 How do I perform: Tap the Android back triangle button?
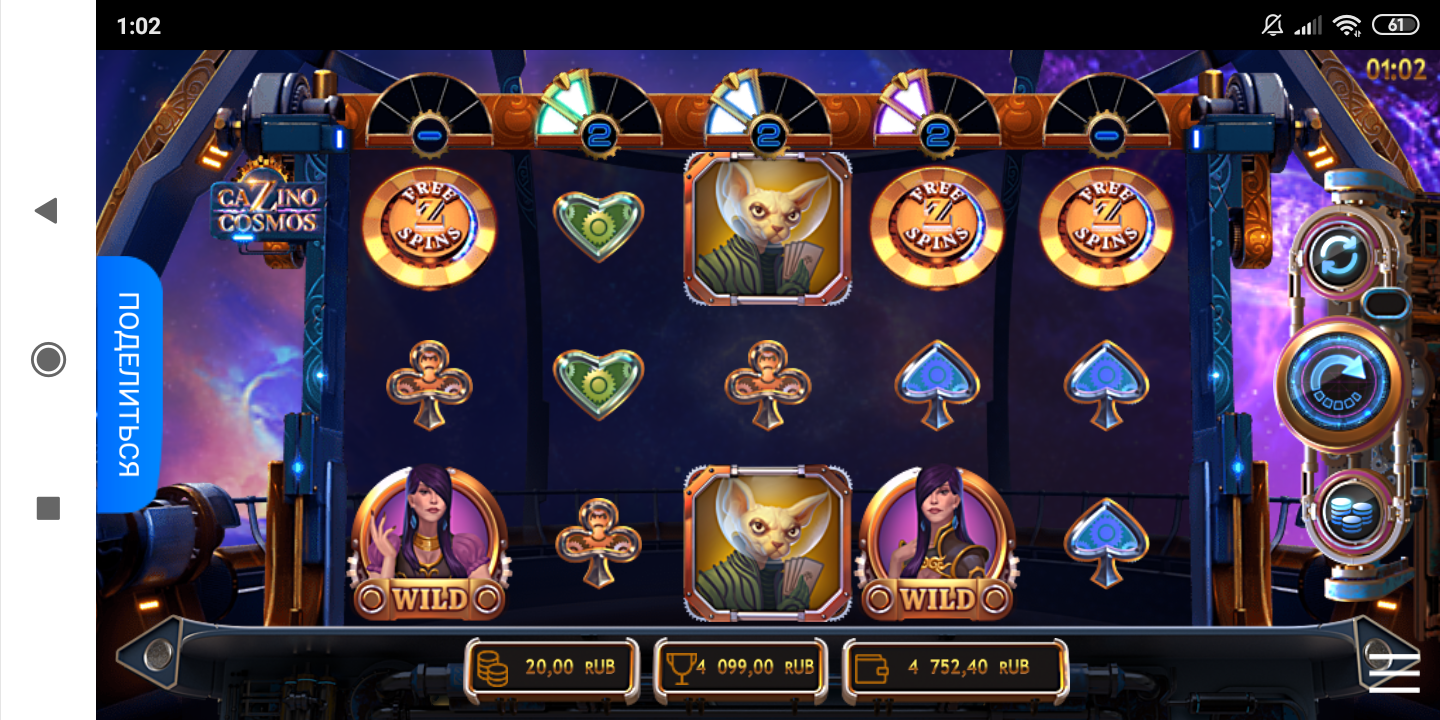pyautogui.click(x=47, y=210)
